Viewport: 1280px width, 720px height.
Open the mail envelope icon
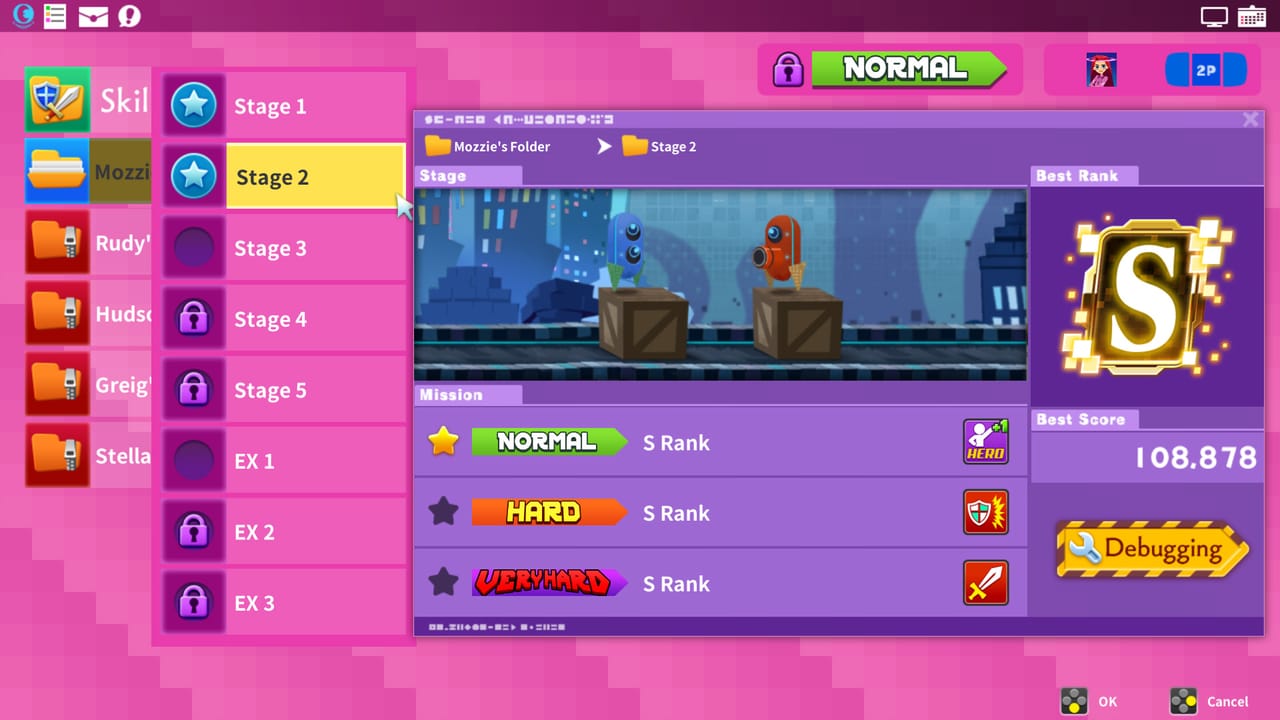[x=93, y=16]
